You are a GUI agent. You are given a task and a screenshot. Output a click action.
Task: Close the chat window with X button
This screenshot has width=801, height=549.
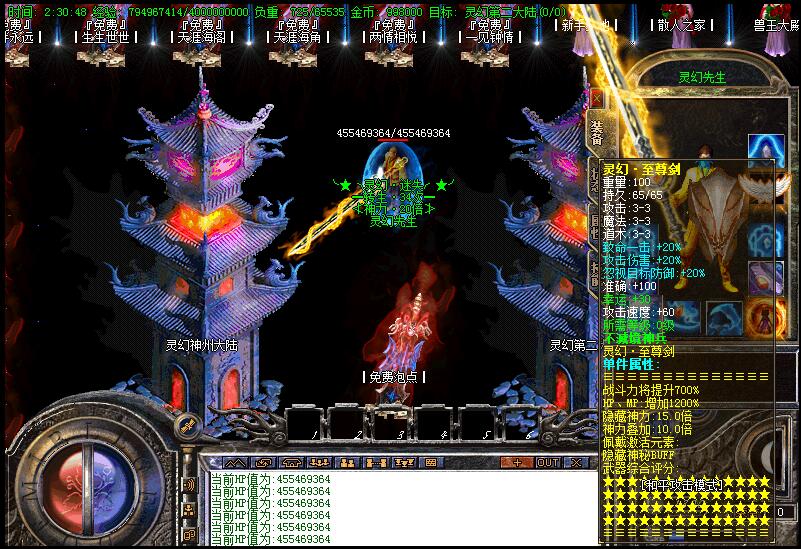click(579, 463)
